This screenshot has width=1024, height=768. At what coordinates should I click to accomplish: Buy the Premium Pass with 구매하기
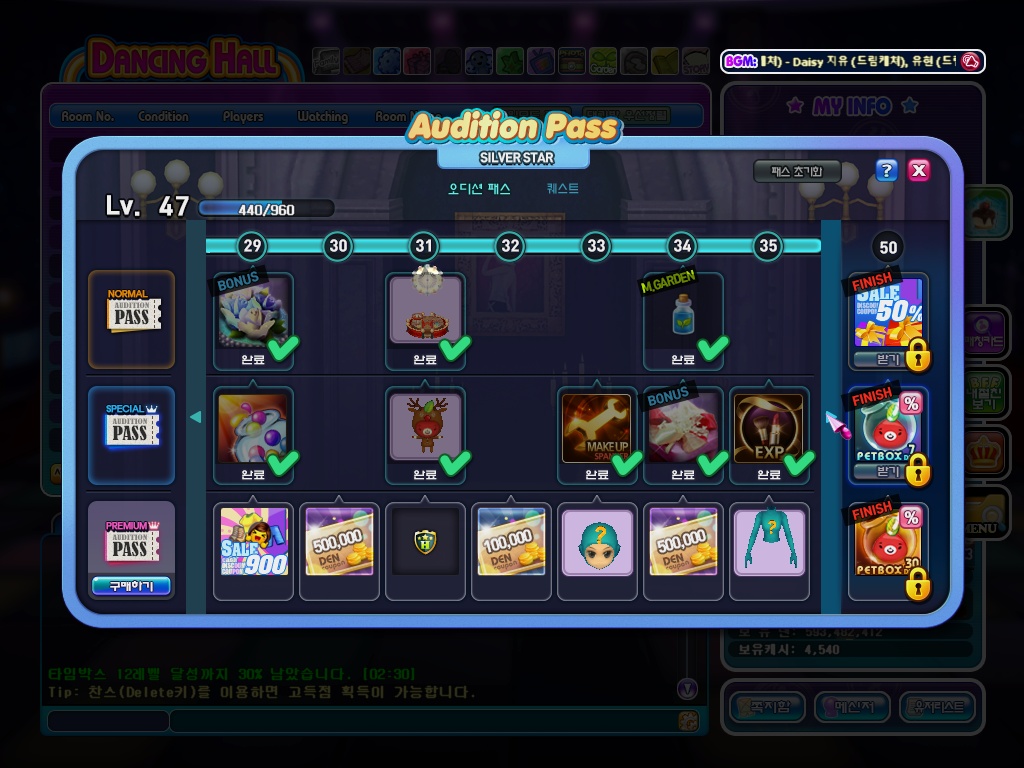tap(131, 586)
